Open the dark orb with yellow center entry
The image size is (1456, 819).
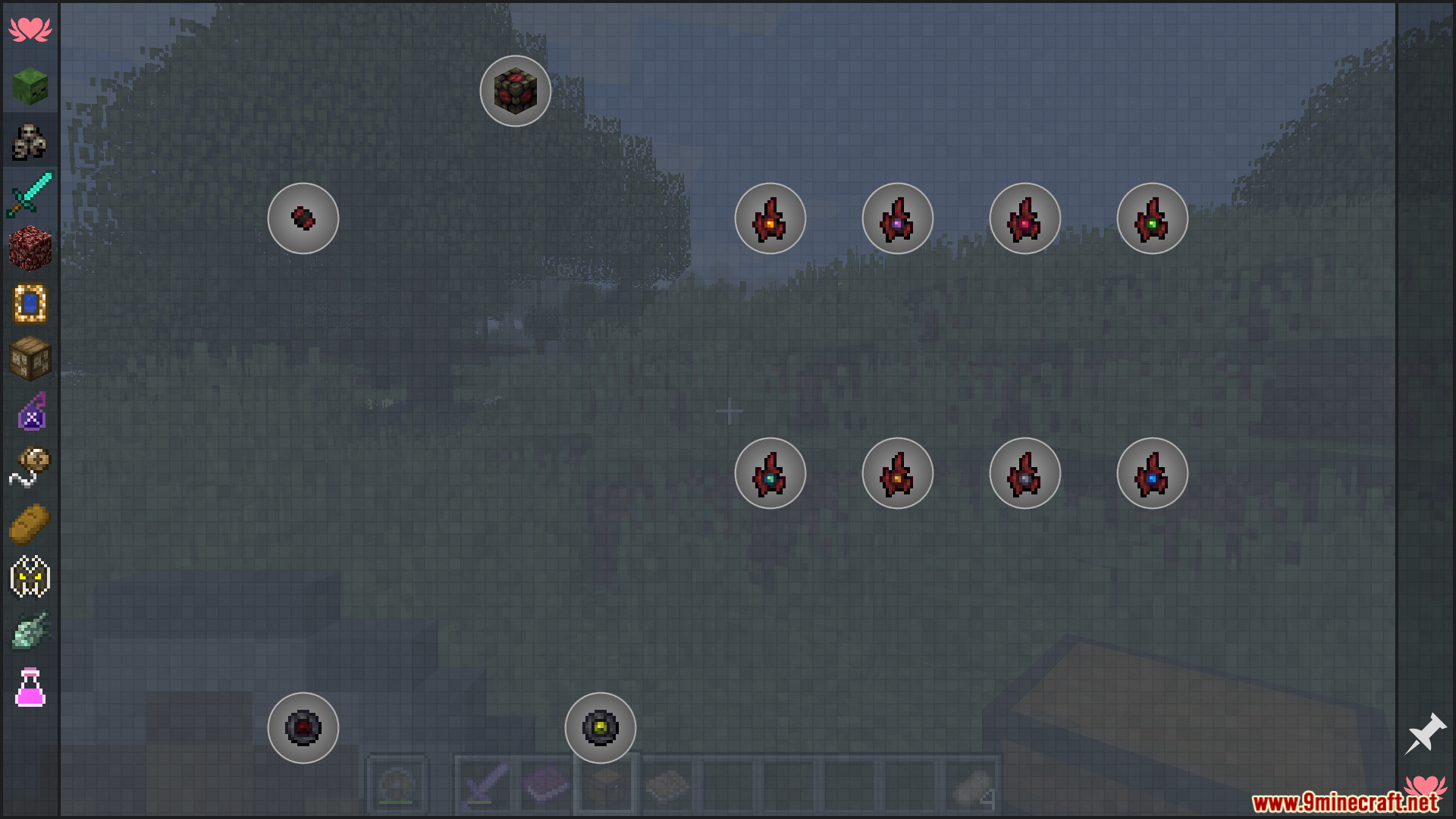[601, 728]
